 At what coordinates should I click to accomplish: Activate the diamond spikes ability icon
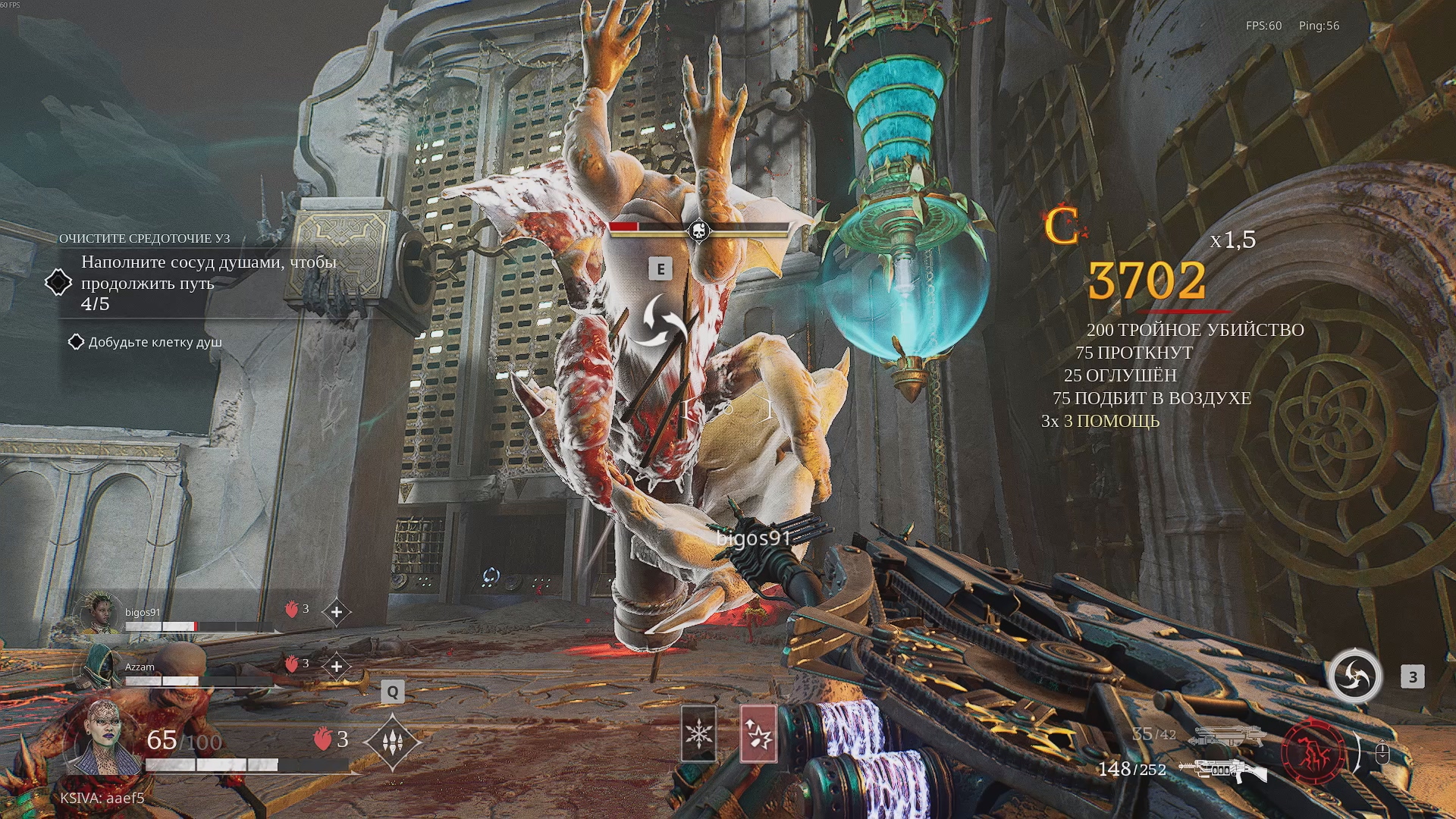392,742
